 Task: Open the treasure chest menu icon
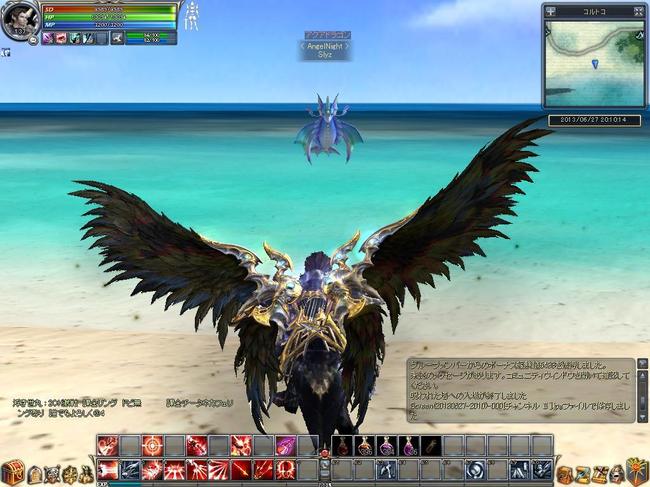click(x=13, y=472)
